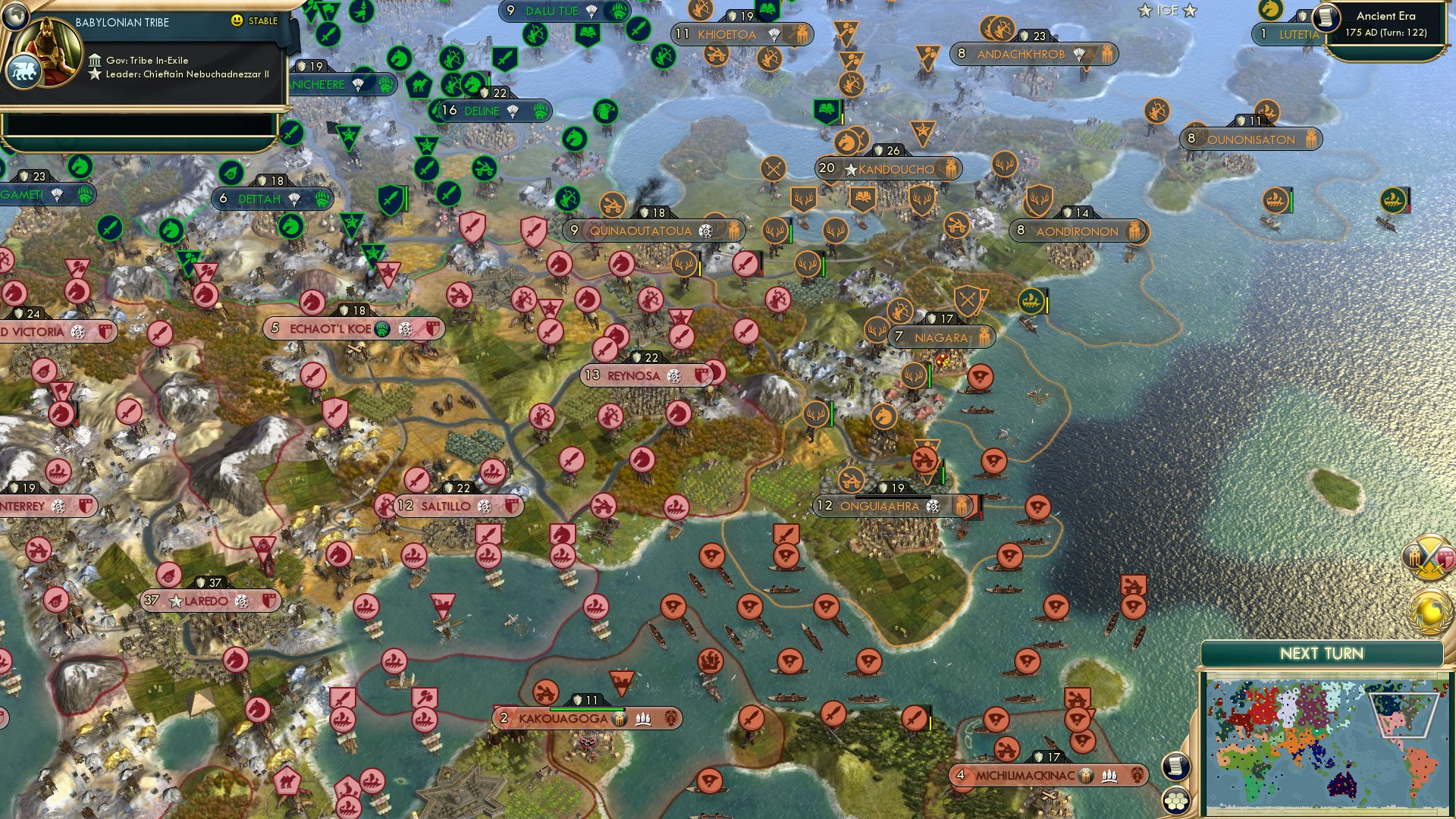
Task: Open the golden globe laurel notification
Action: click(1429, 611)
